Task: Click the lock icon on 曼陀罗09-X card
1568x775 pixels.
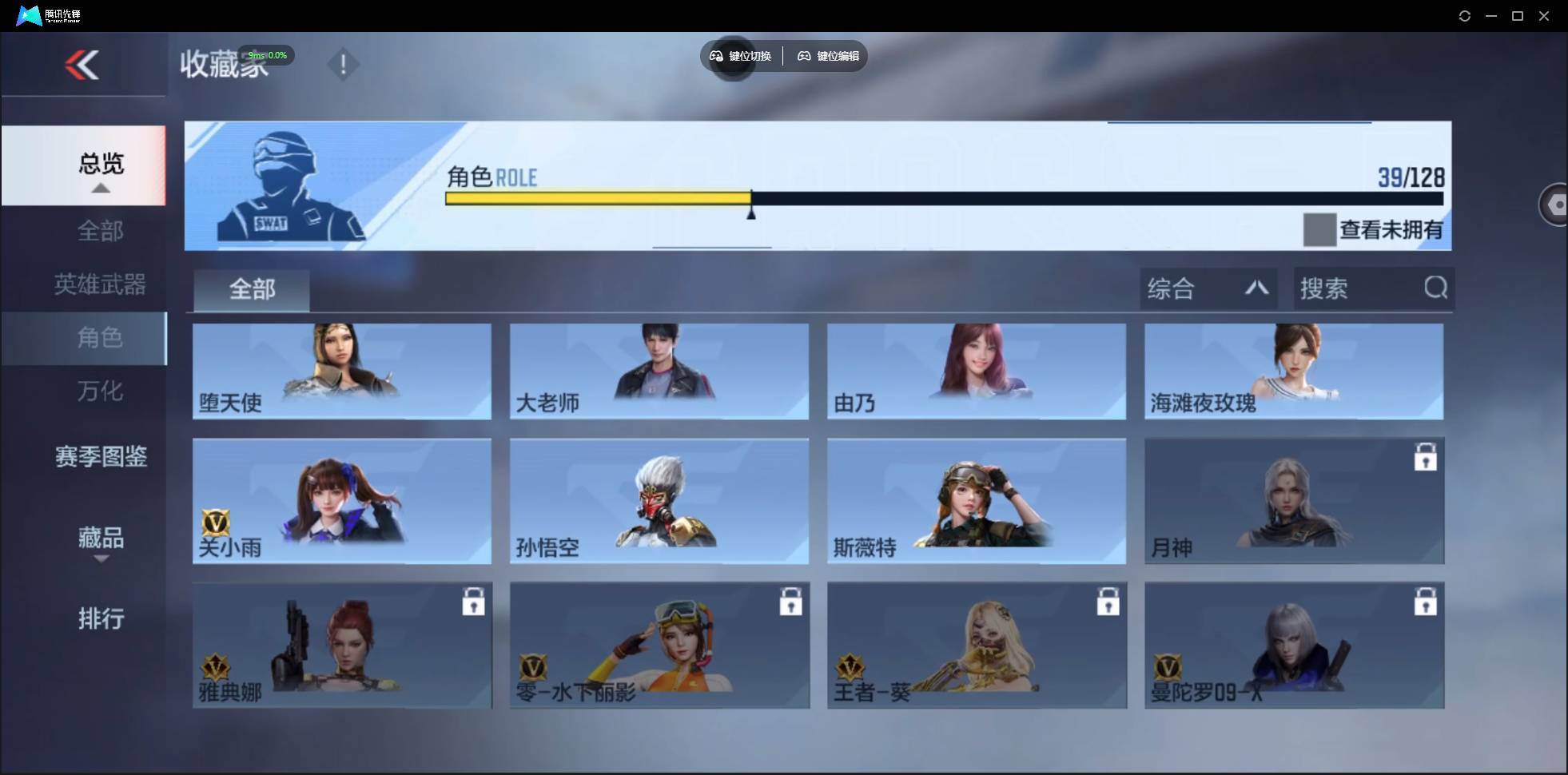Action: [x=1427, y=602]
